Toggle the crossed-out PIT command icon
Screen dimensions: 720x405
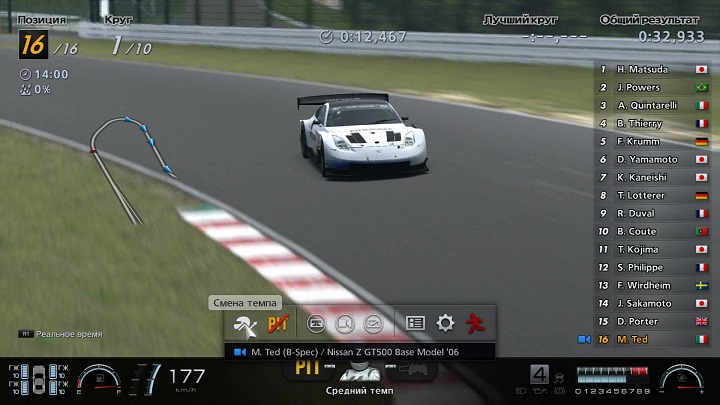coord(277,323)
